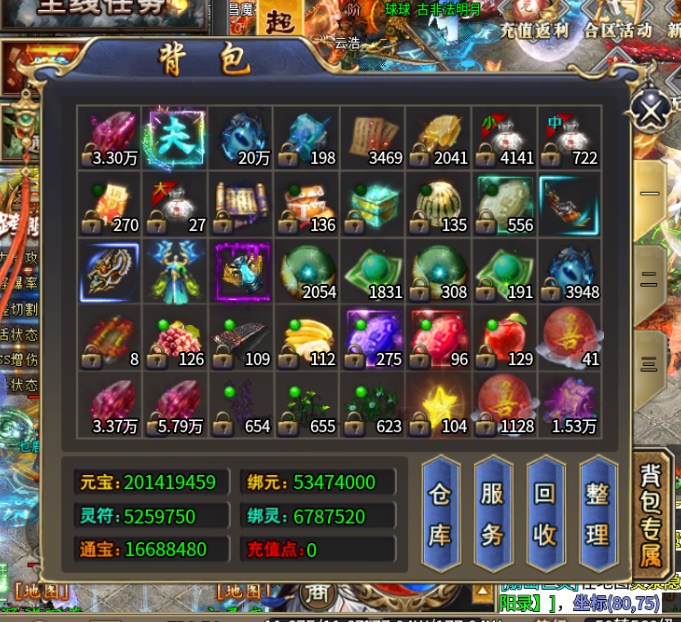Select the grapes stack of 126
The width and height of the screenshot is (681, 622).
tap(175, 338)
